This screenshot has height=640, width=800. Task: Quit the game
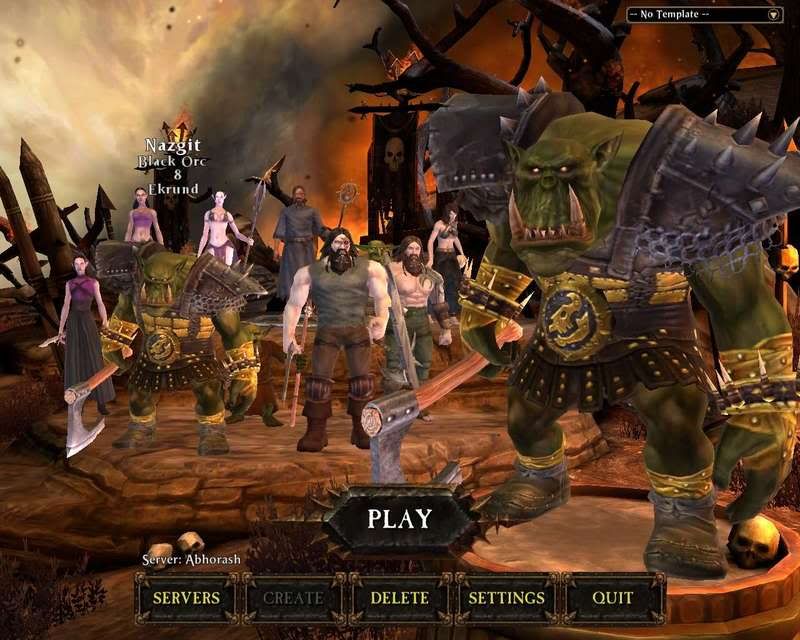613,598
